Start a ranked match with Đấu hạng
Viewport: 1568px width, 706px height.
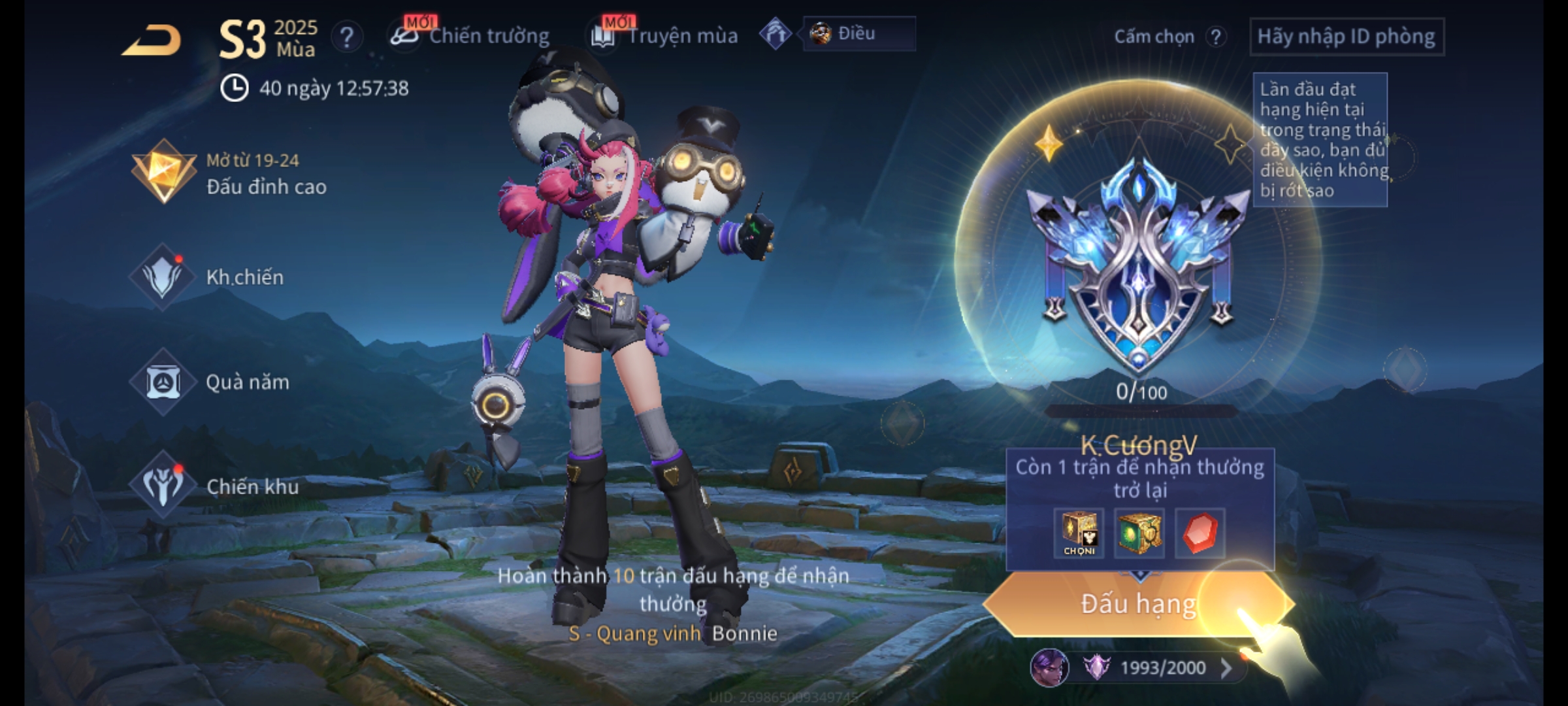1138,604
